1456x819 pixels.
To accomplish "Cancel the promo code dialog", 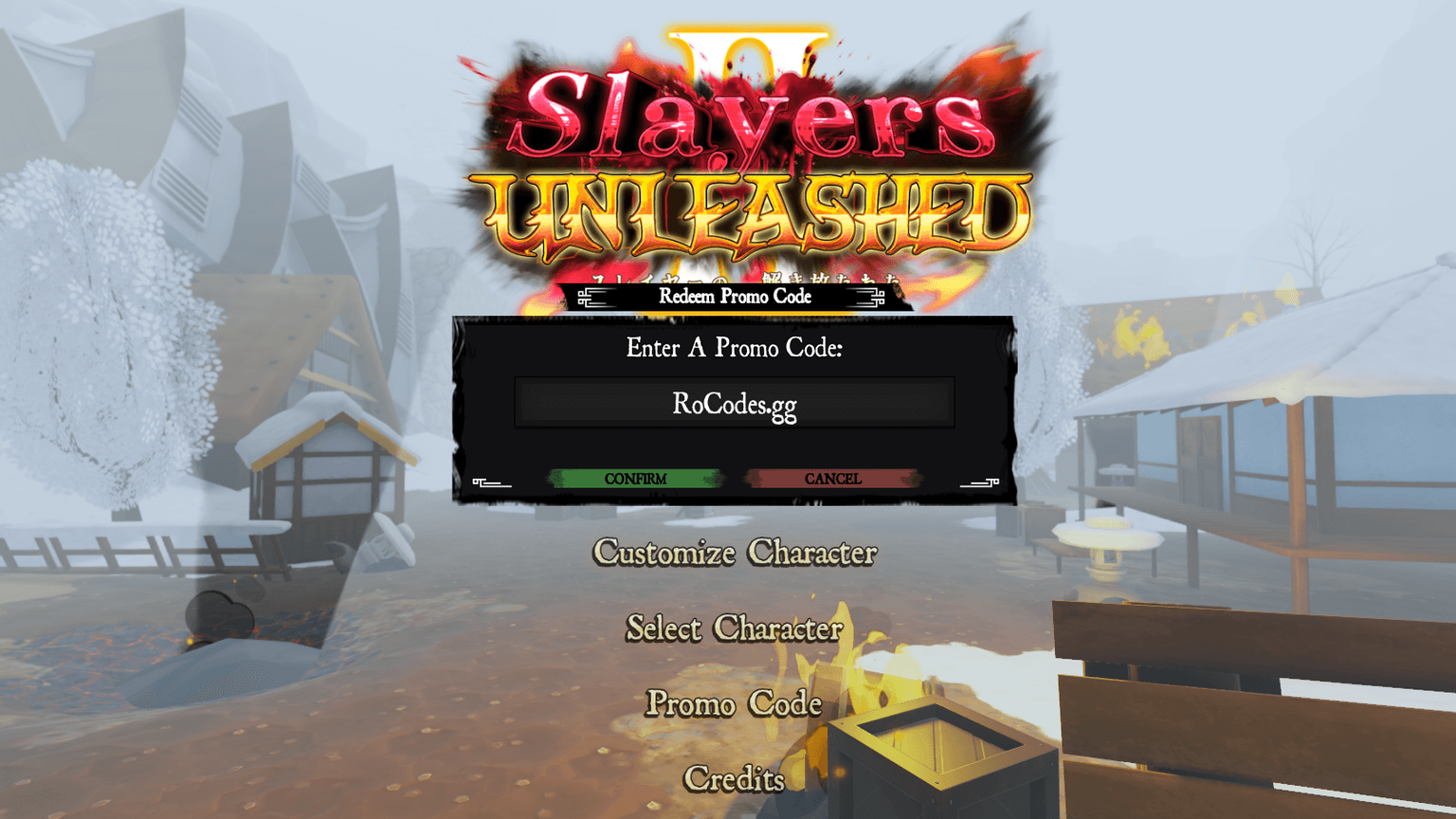I will [832, 479].
